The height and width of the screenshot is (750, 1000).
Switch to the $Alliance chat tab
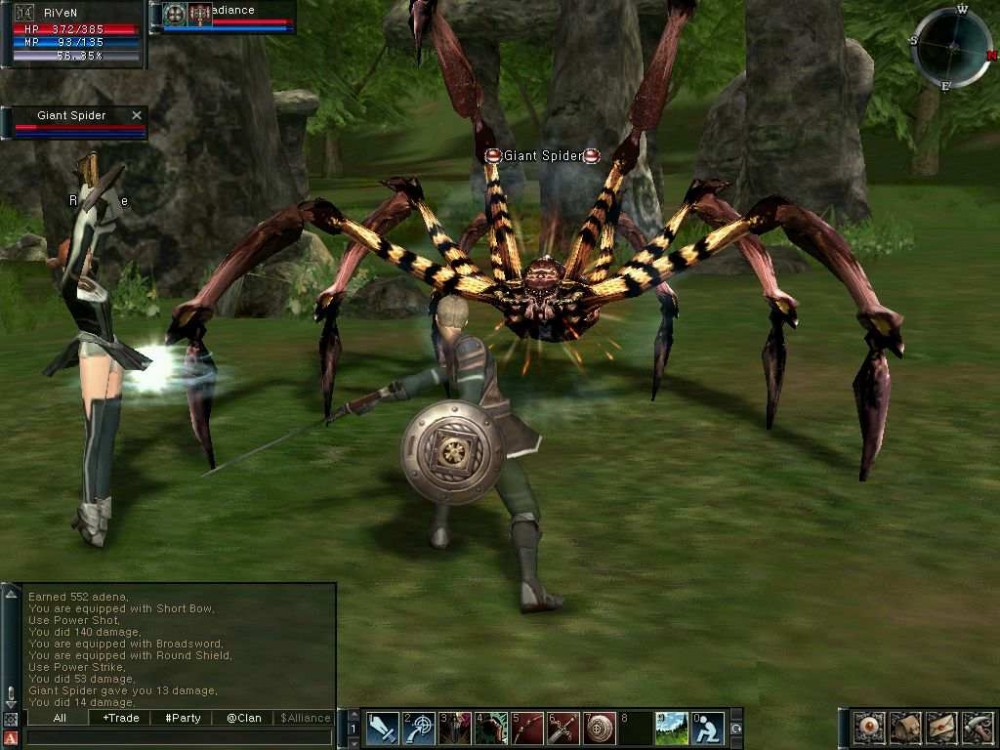[x=305, y=718]
